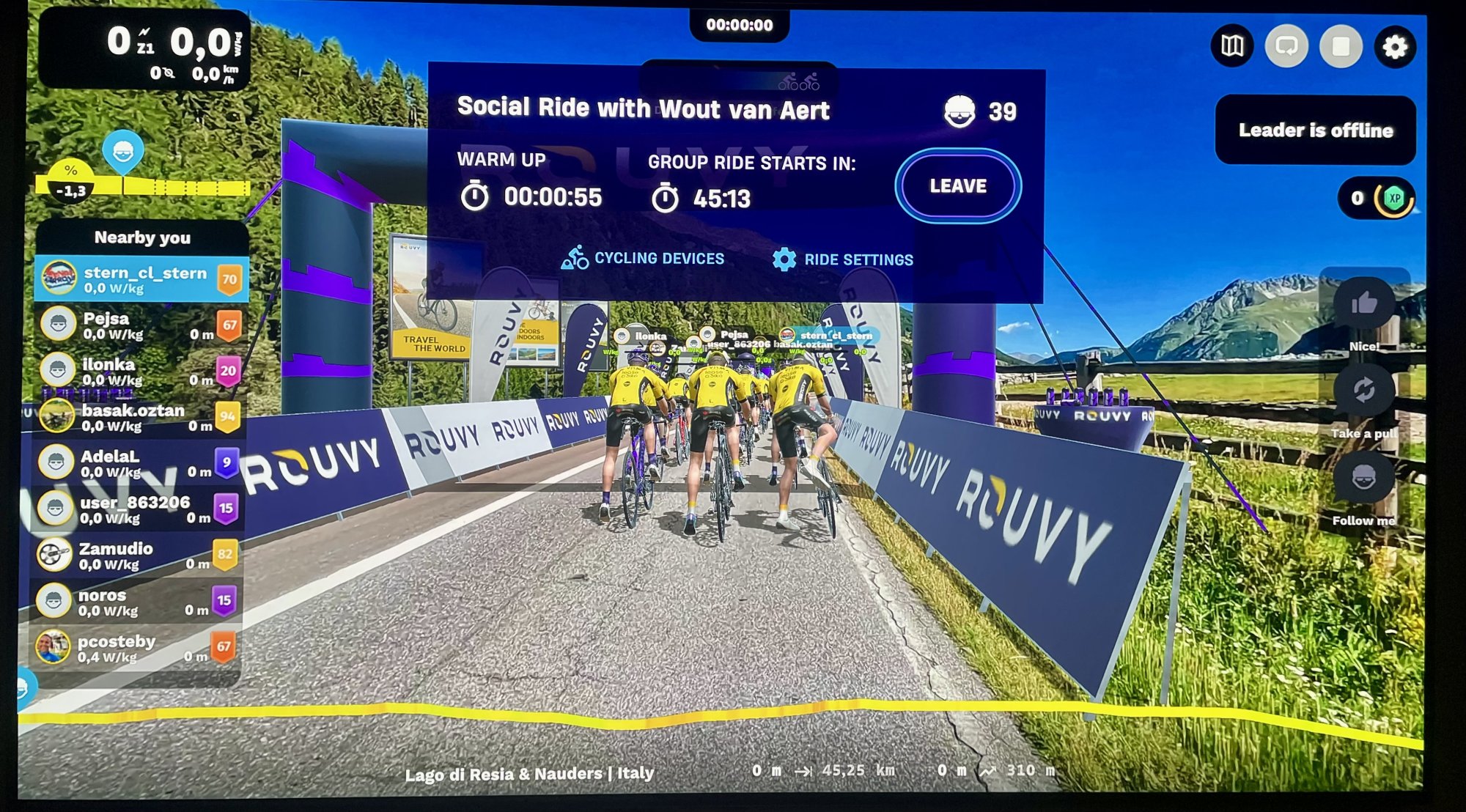This screenshot has height=812, width=1466.
Task: Click the gear settings icon
Action: coord(1394,48)
